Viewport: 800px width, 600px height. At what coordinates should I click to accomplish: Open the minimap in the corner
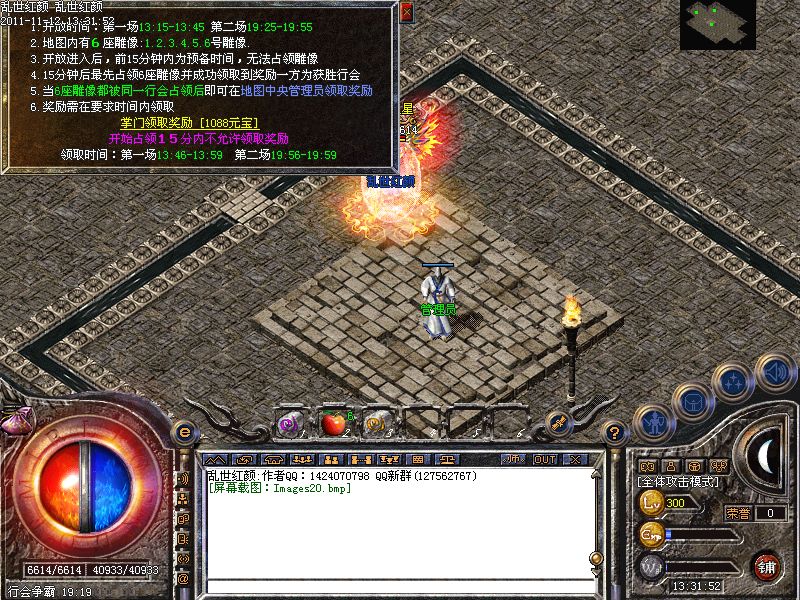click(x=718, y=25)
